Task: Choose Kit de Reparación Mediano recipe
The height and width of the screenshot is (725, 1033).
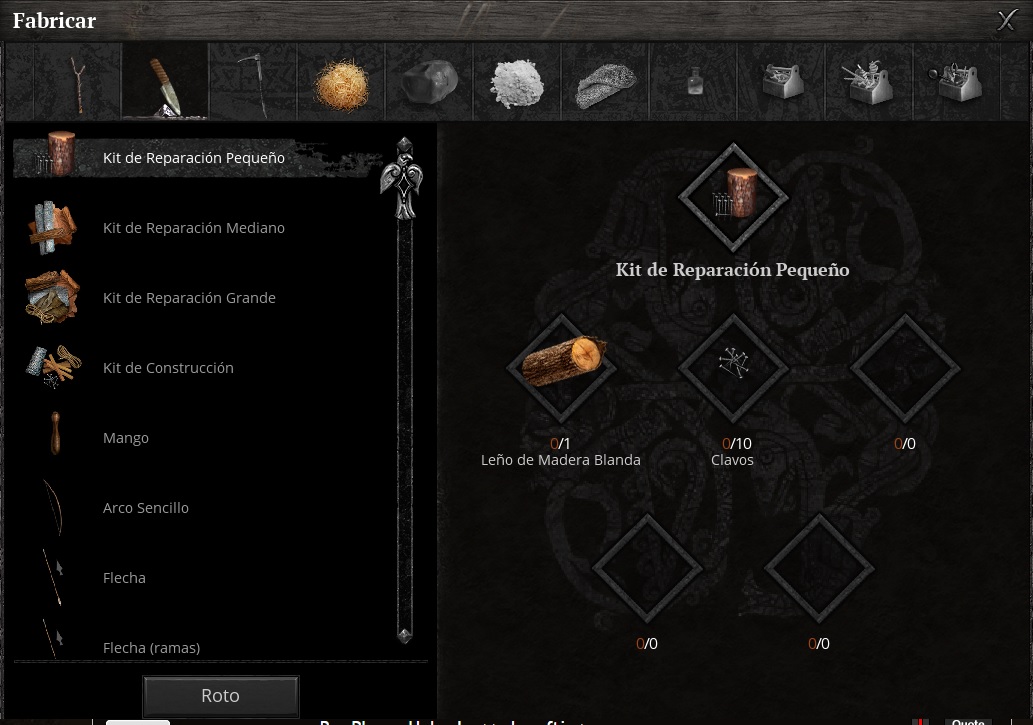Action: pos(194,228)
